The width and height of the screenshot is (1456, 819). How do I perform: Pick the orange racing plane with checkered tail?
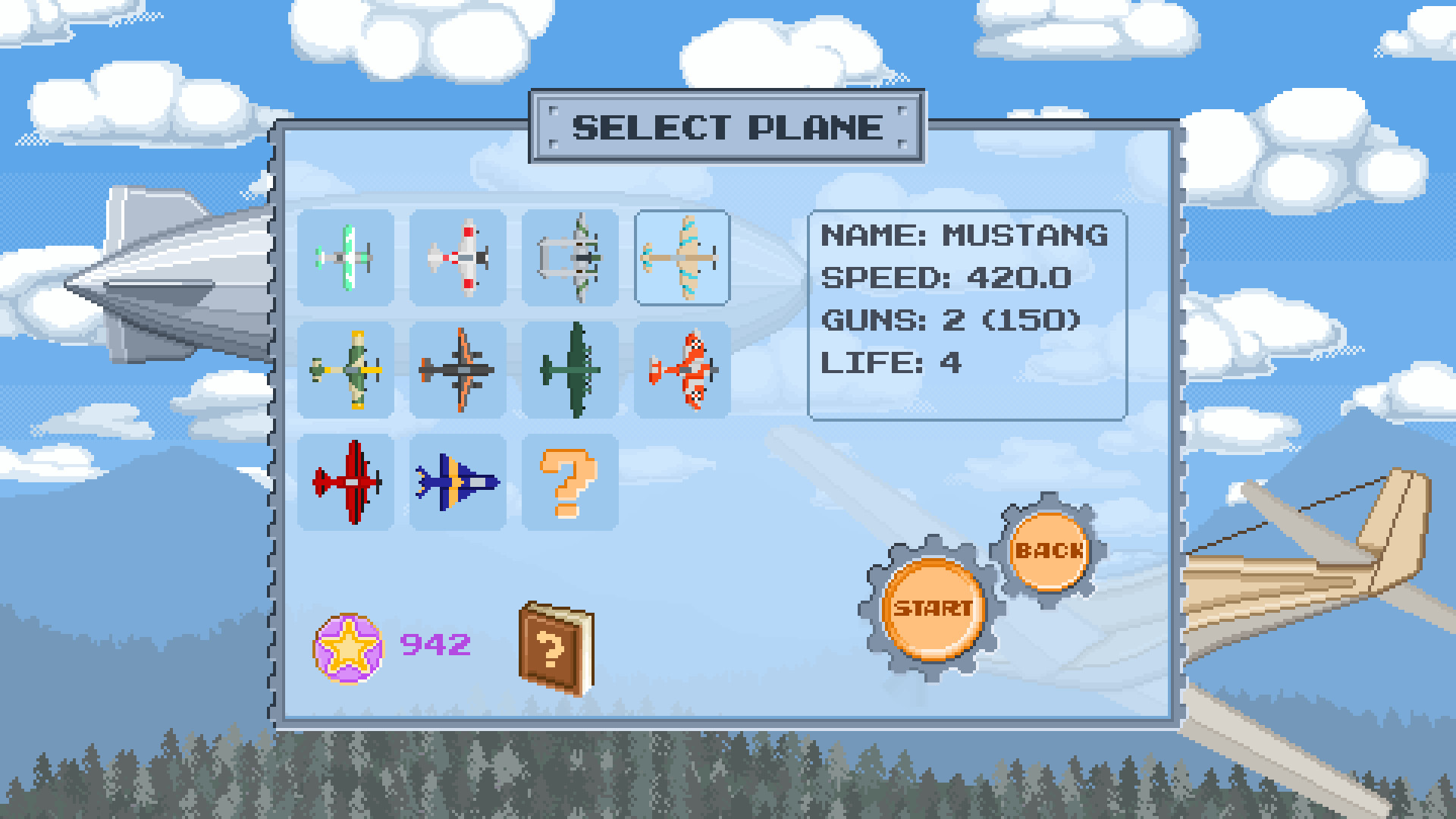(682, 371)
